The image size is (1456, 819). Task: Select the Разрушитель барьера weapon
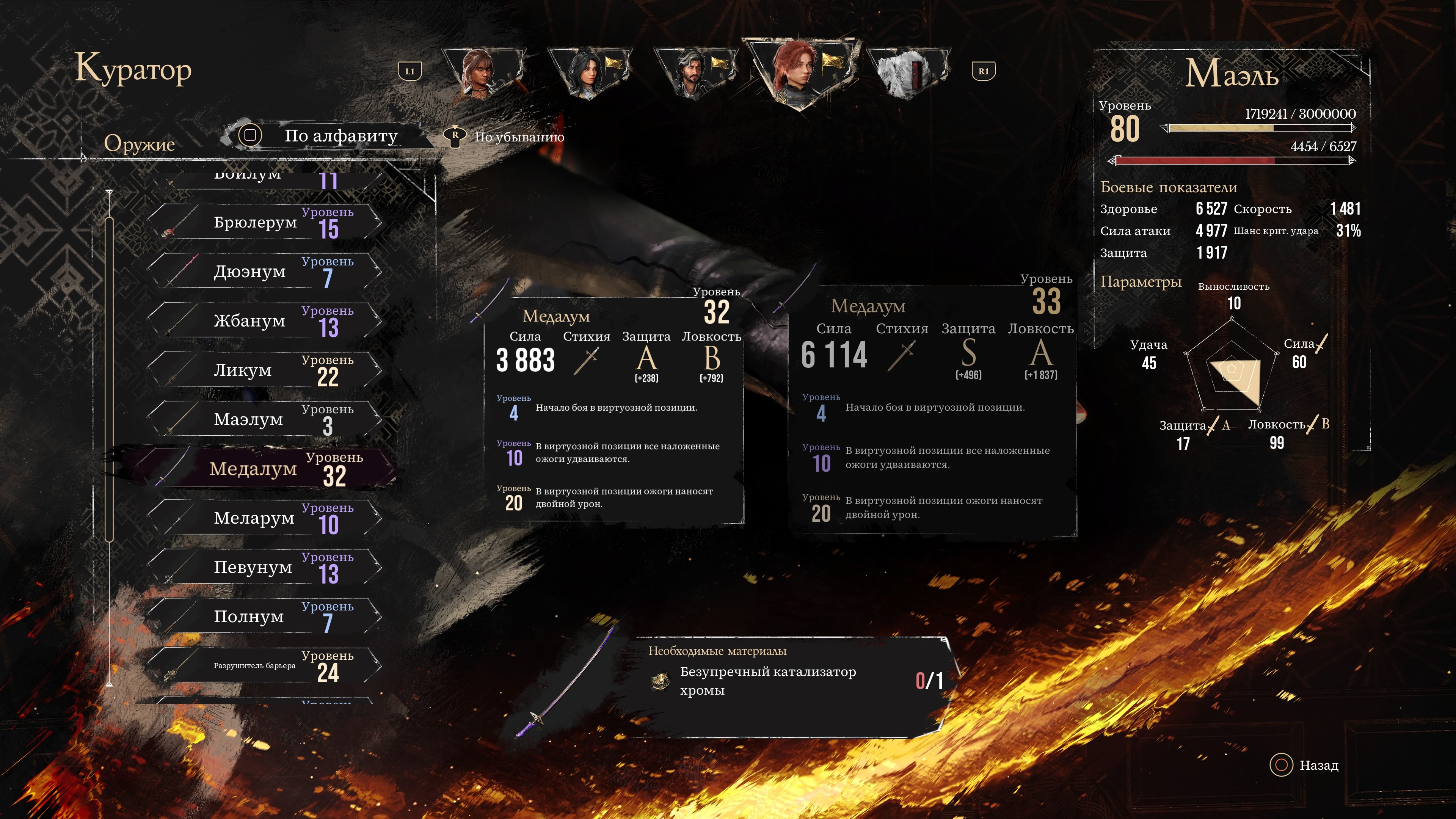pos(266,665)
